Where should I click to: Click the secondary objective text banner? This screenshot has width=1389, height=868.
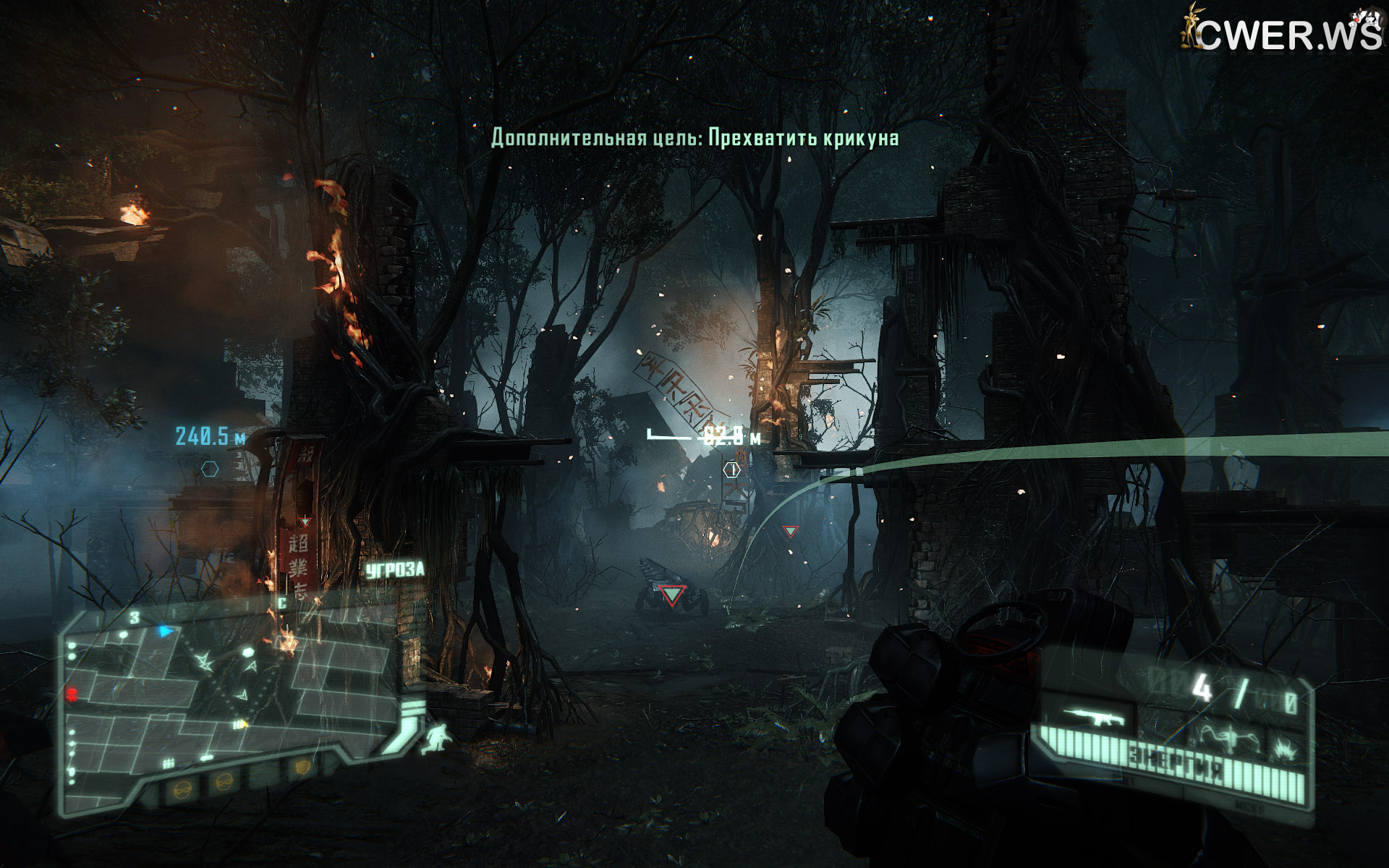click(x=694, y=137)
